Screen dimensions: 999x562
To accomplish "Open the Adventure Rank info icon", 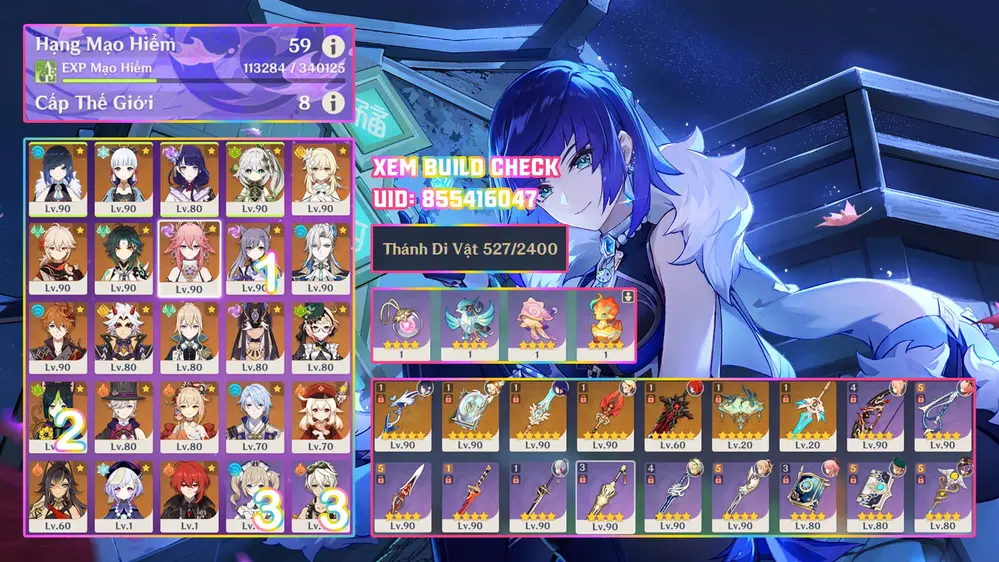I will (x=333, y=46).
